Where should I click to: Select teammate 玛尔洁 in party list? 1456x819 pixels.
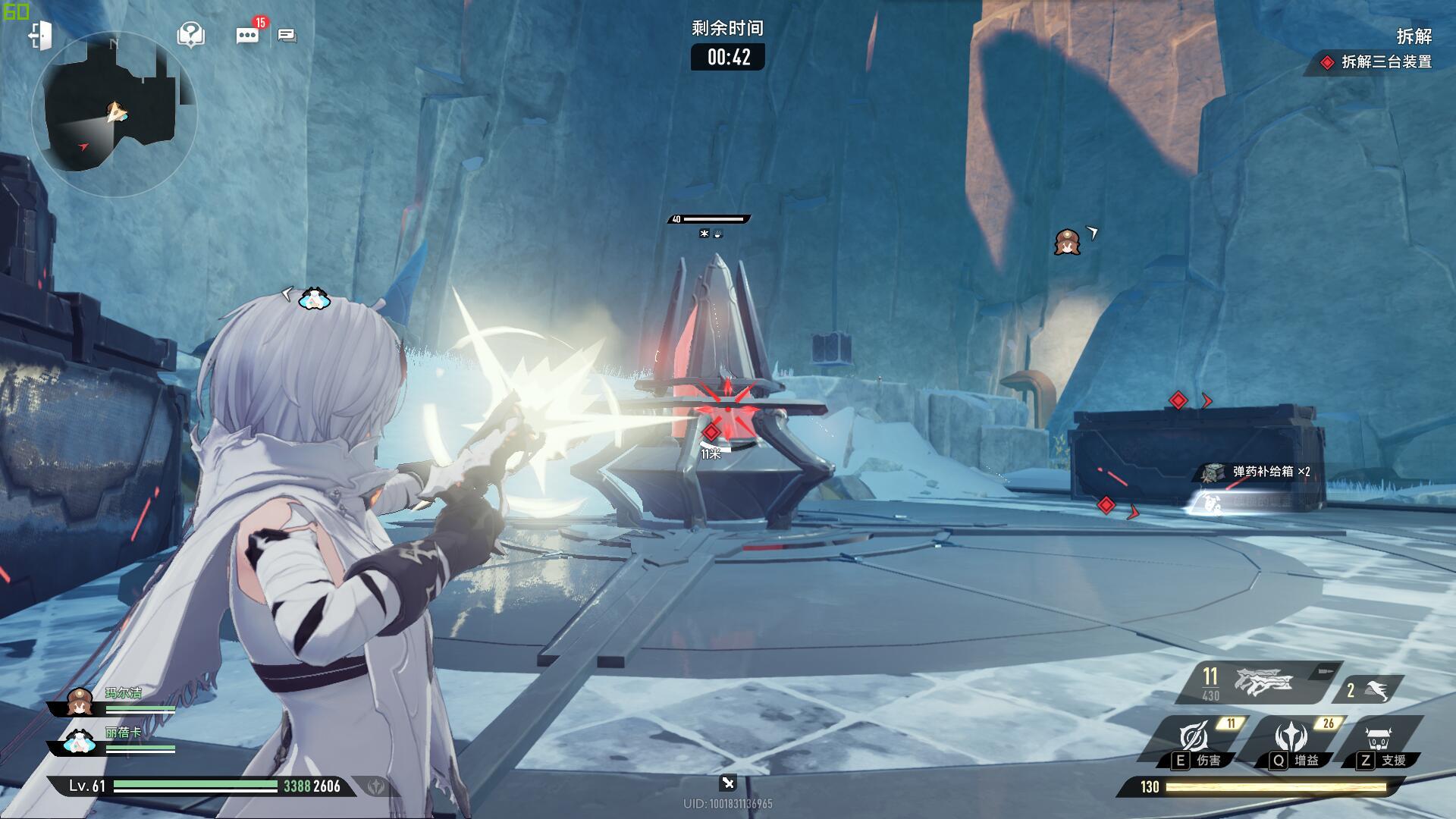coord(114,701)
